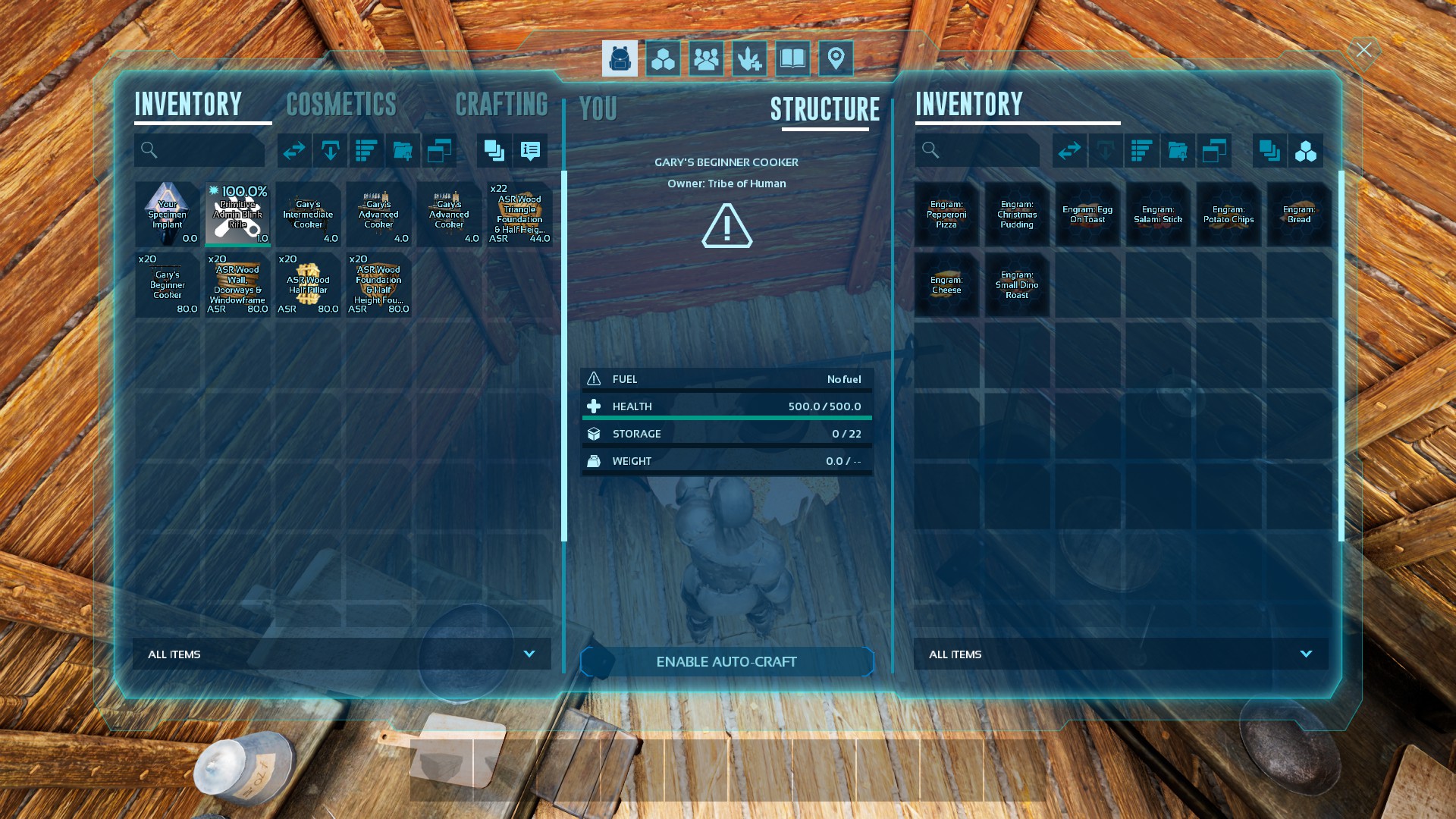
Task: Open the structure inventory All Items dropdown
Action: point(1121,654)
